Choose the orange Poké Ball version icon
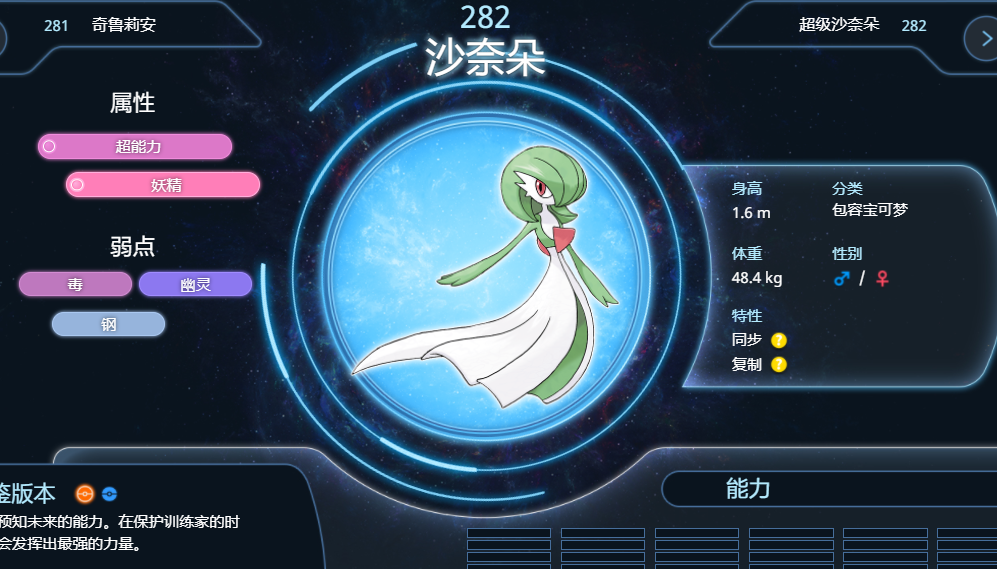The image size is (997, 569). (85, 493)
